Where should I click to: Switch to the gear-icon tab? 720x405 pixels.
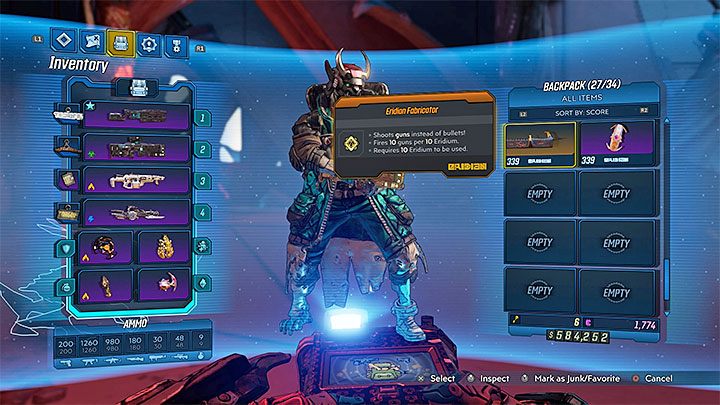[148, 44]
